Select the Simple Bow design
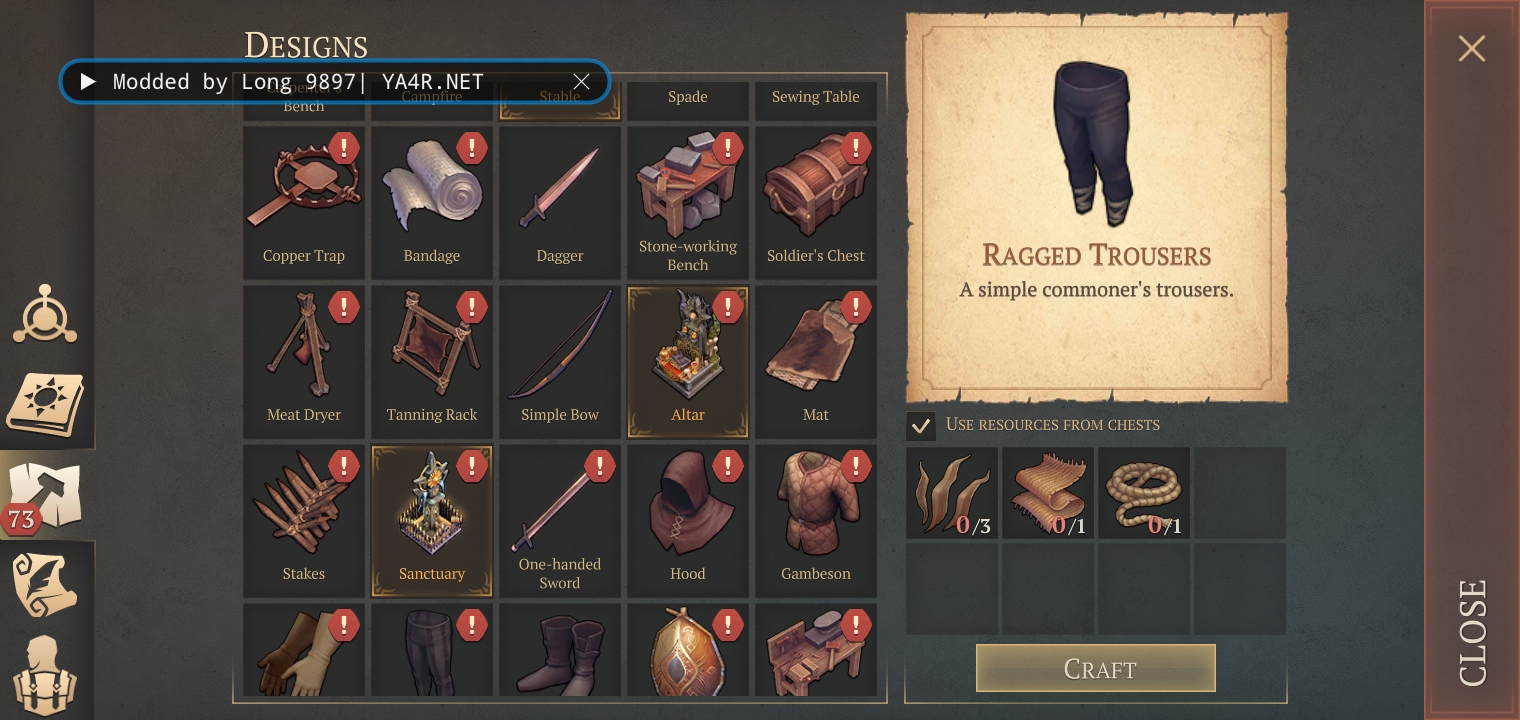Image resolution: width=1520 pixels, height=720 pixels. [560, 362]
